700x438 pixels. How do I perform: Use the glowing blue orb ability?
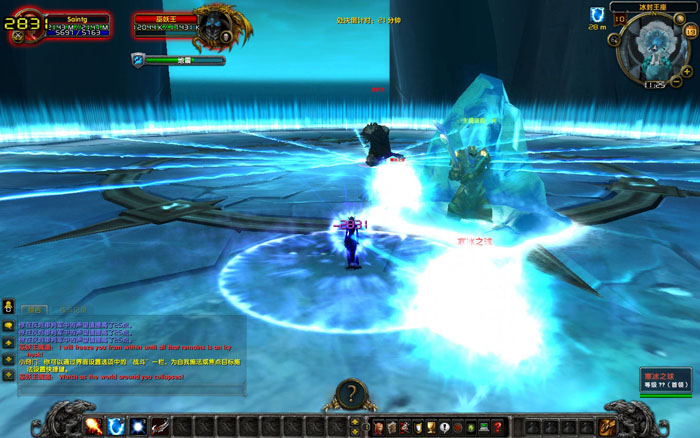click(137, 427)
